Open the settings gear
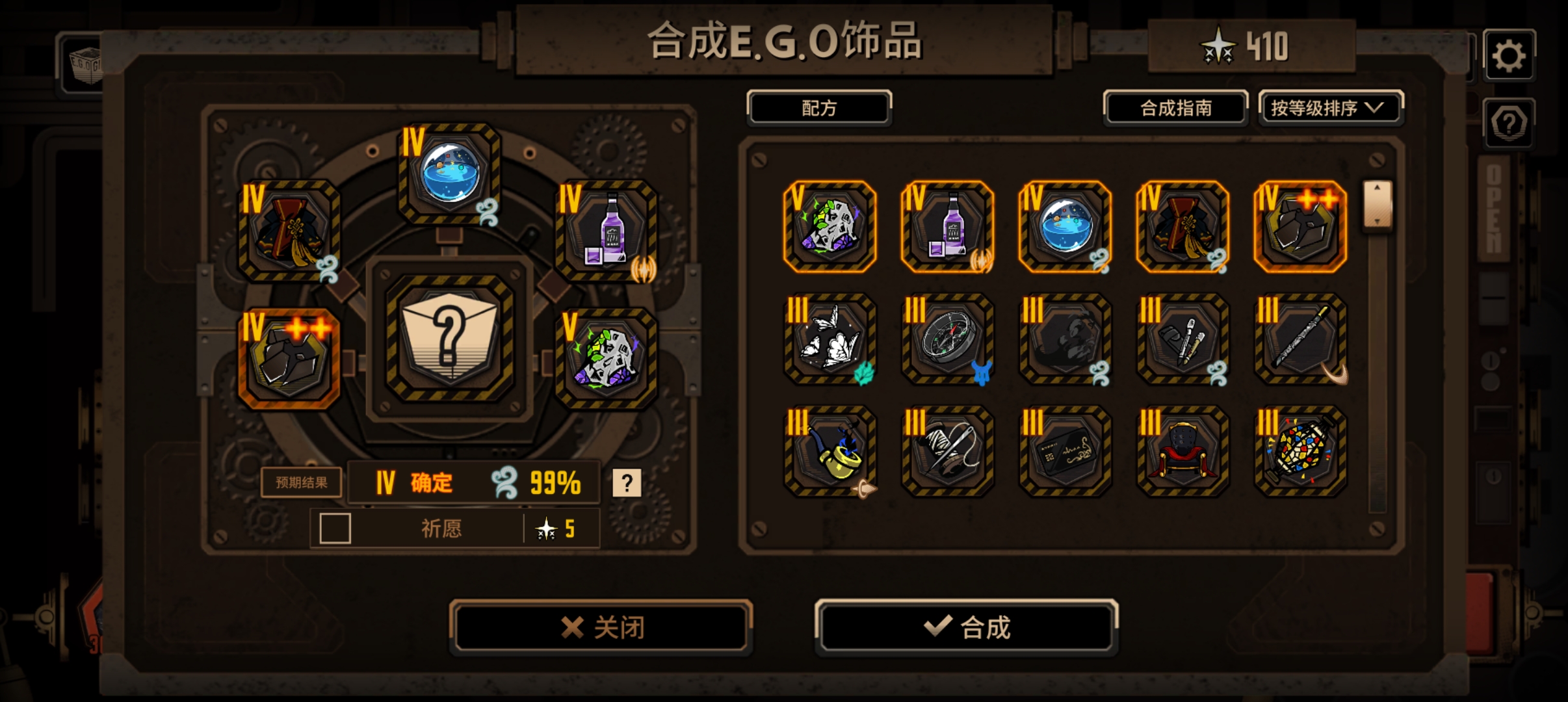Viewport: 1568px width, 702px height. pyautogui.click(x=1509, y=55)
